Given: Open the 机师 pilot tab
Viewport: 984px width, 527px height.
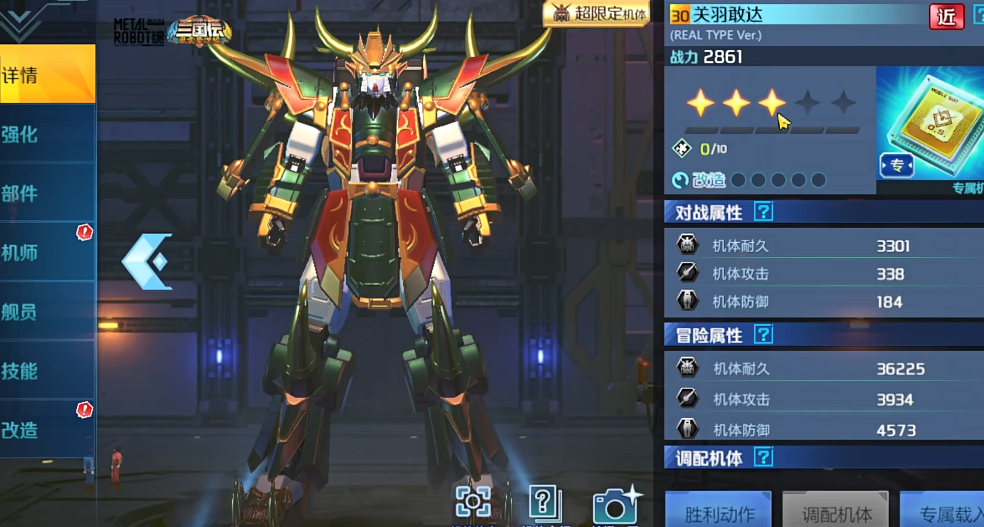Looking at the screenshot, I should (46, 252).
